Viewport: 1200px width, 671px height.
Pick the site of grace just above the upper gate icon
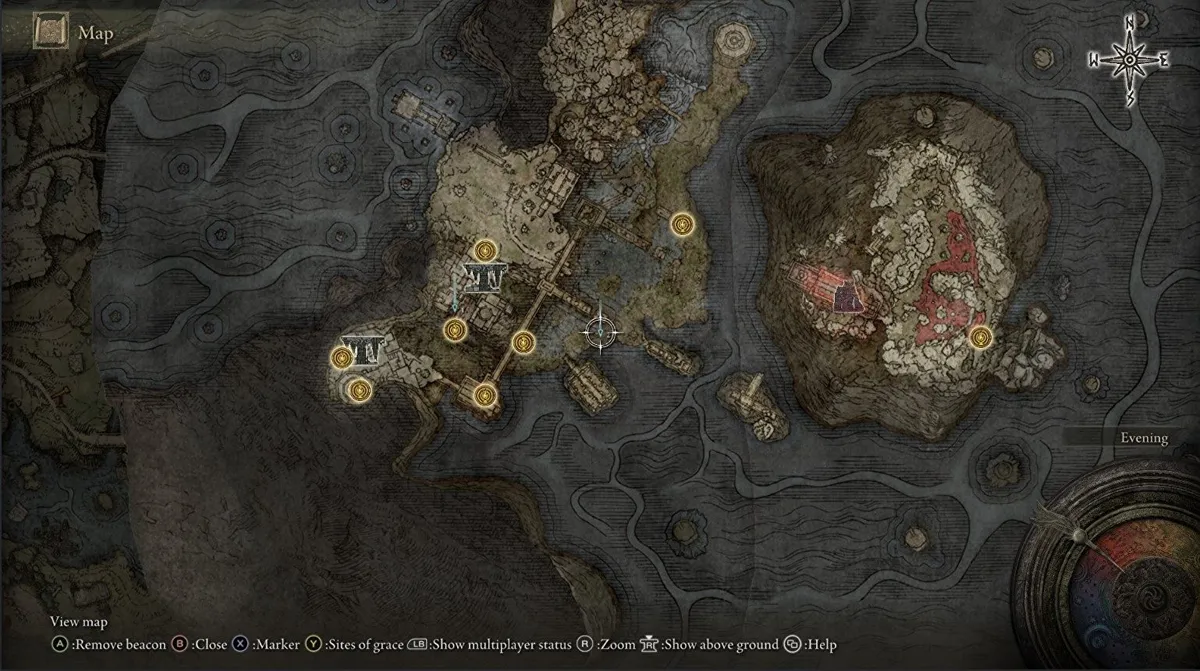pos(486,251)
